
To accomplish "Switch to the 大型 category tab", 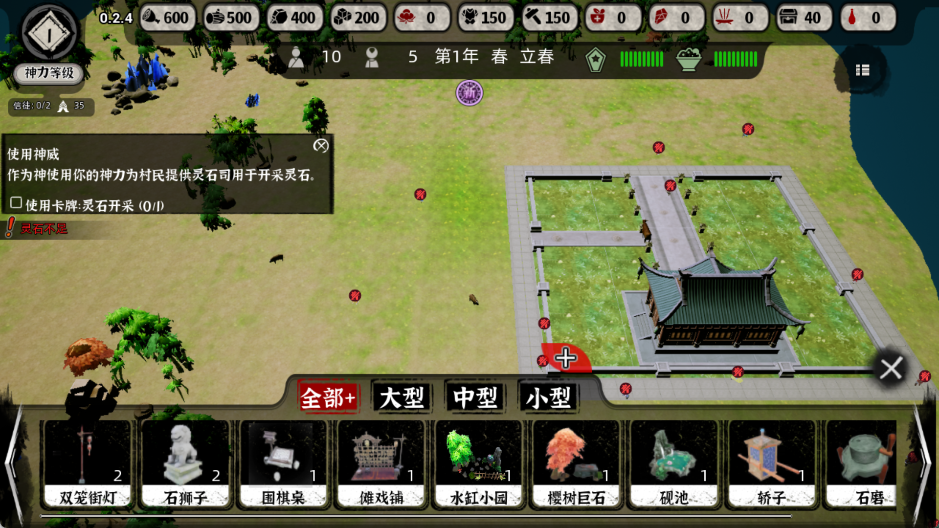I will pos(401,398).
